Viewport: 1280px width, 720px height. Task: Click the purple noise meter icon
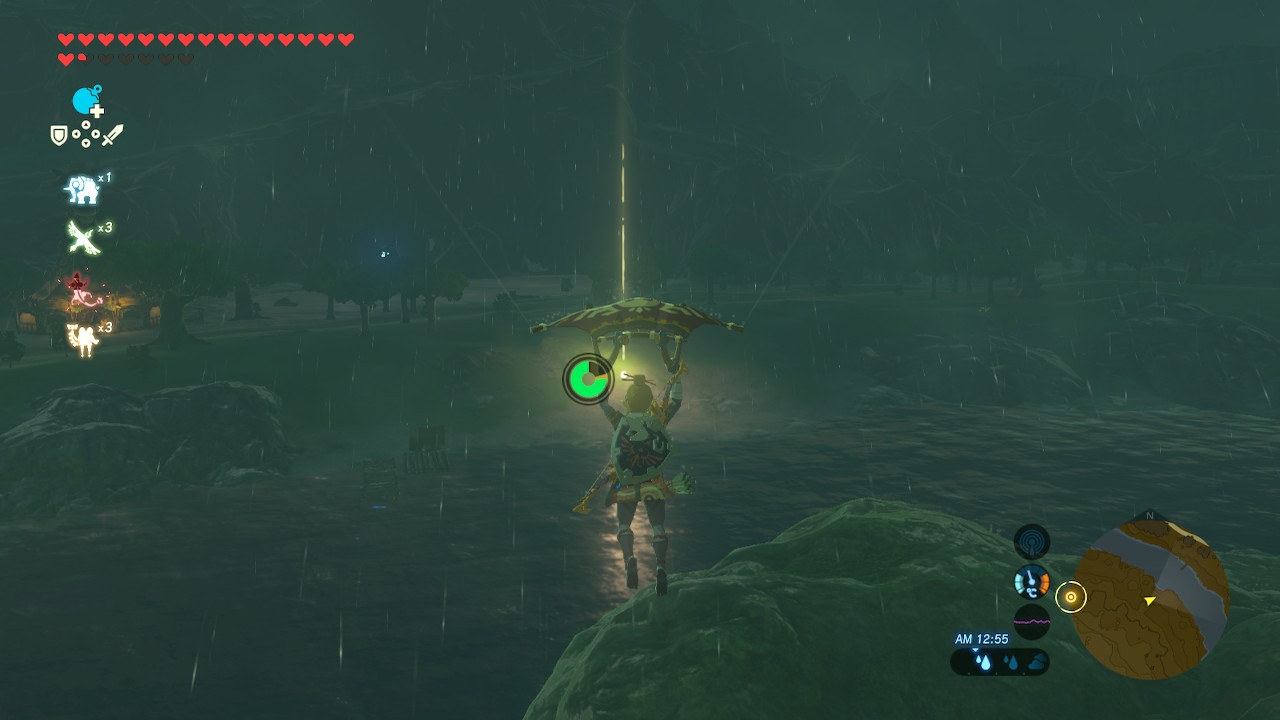[x=1032, y=621]
